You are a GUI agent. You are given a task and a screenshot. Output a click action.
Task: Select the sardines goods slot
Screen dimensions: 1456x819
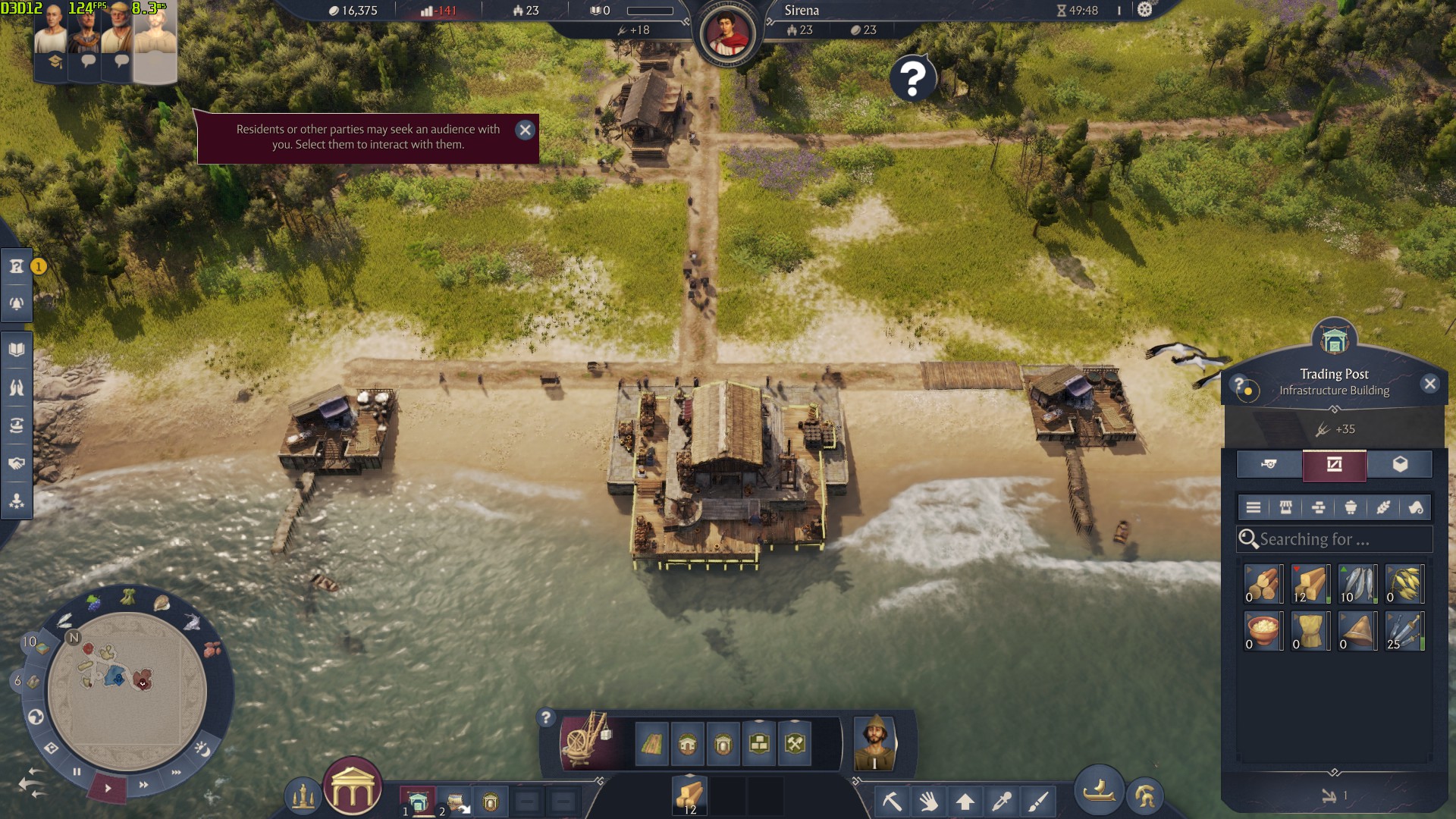pos(1358,584)
